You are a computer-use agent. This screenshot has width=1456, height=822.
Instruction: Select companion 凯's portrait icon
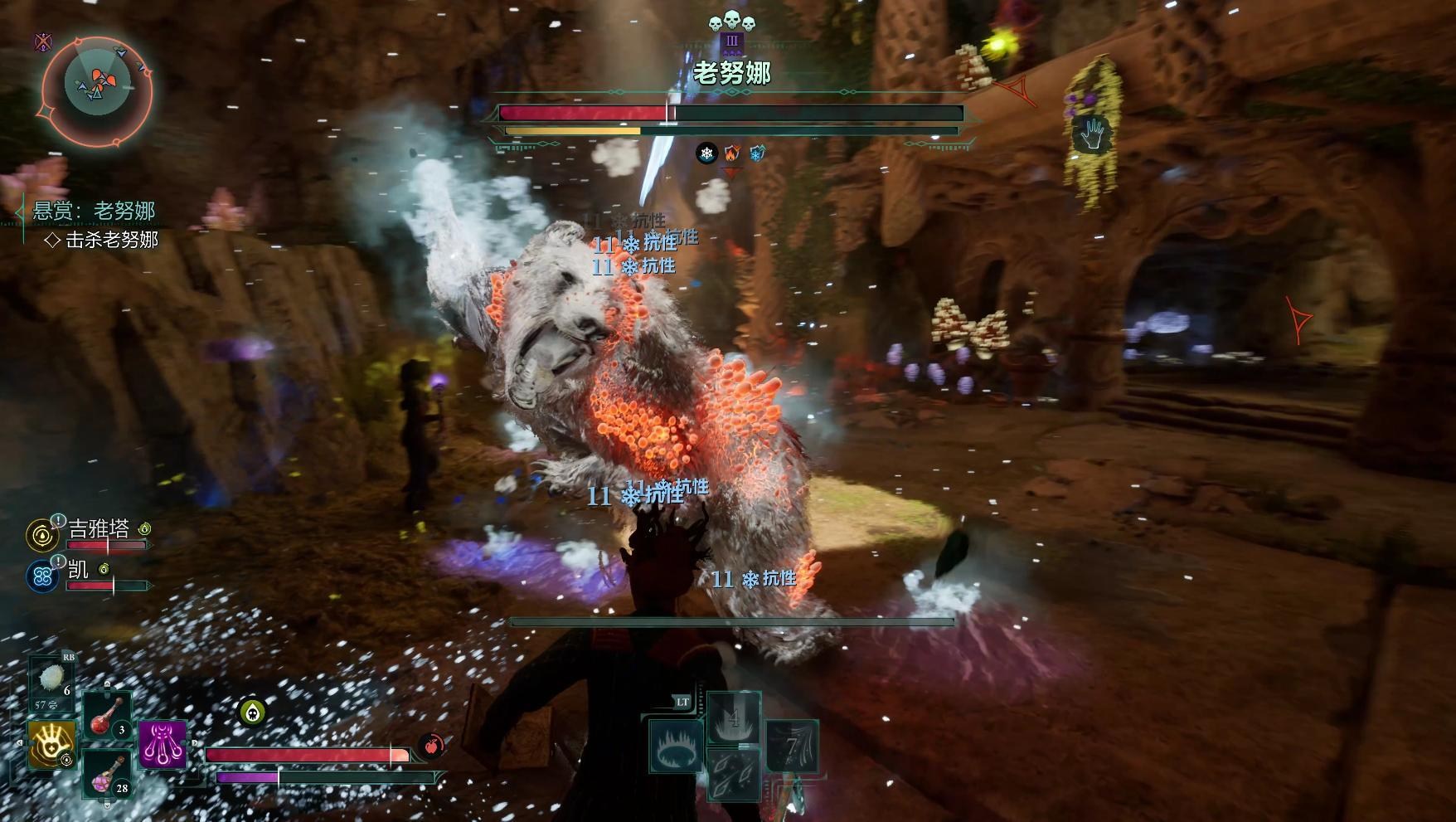click(42, 576)
